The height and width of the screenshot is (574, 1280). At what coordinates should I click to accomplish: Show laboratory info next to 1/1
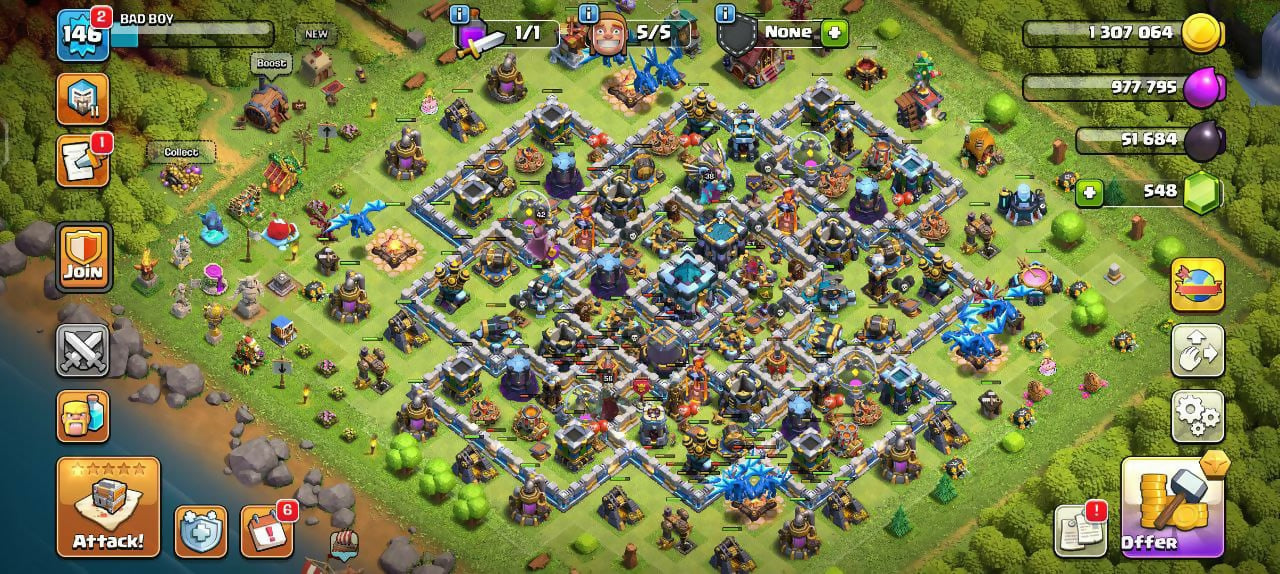(459, 14)
